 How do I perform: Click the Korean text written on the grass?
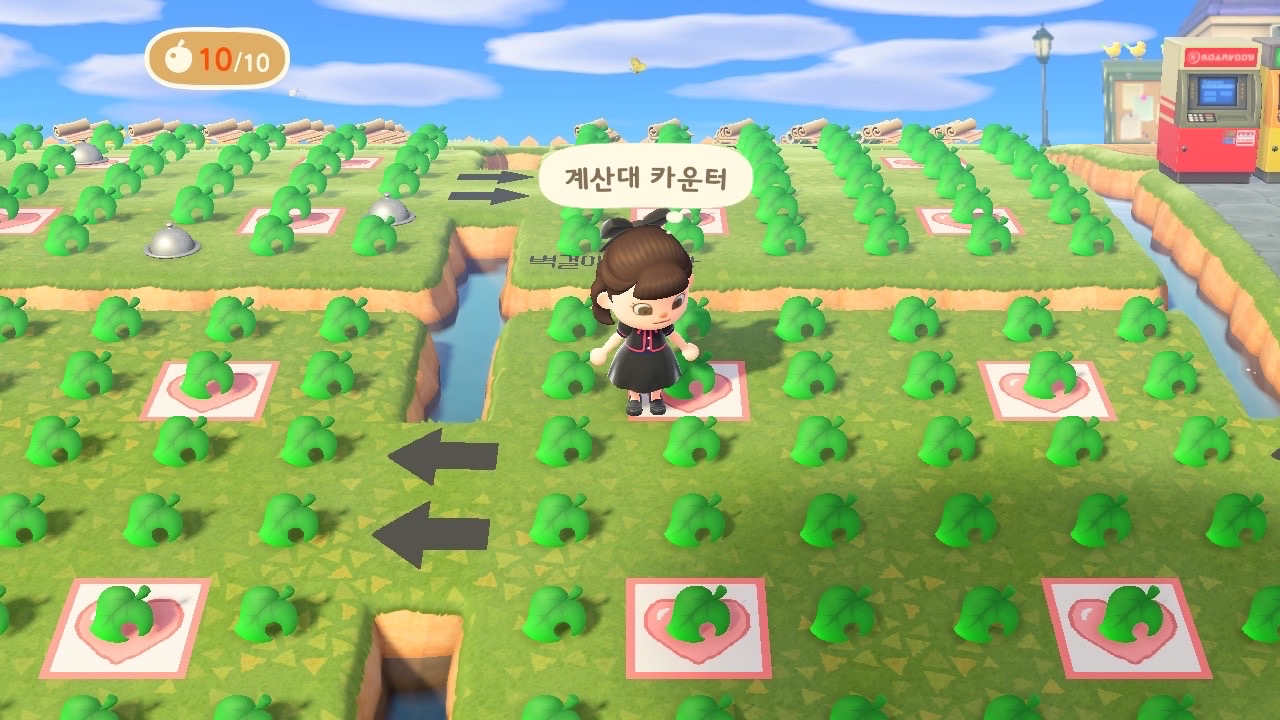560,258
